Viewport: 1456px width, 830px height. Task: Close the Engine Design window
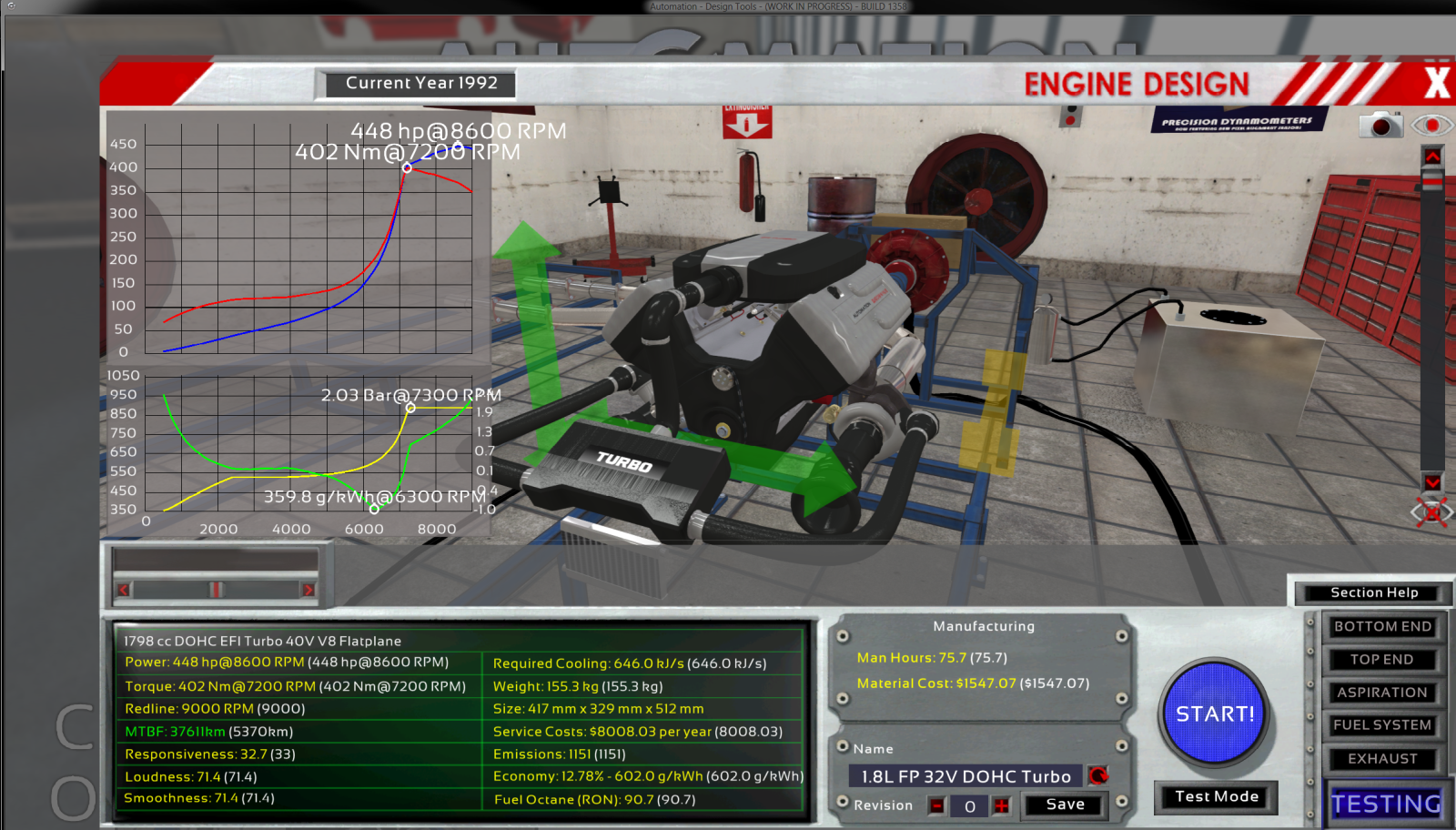click(x=1436, y=83)
